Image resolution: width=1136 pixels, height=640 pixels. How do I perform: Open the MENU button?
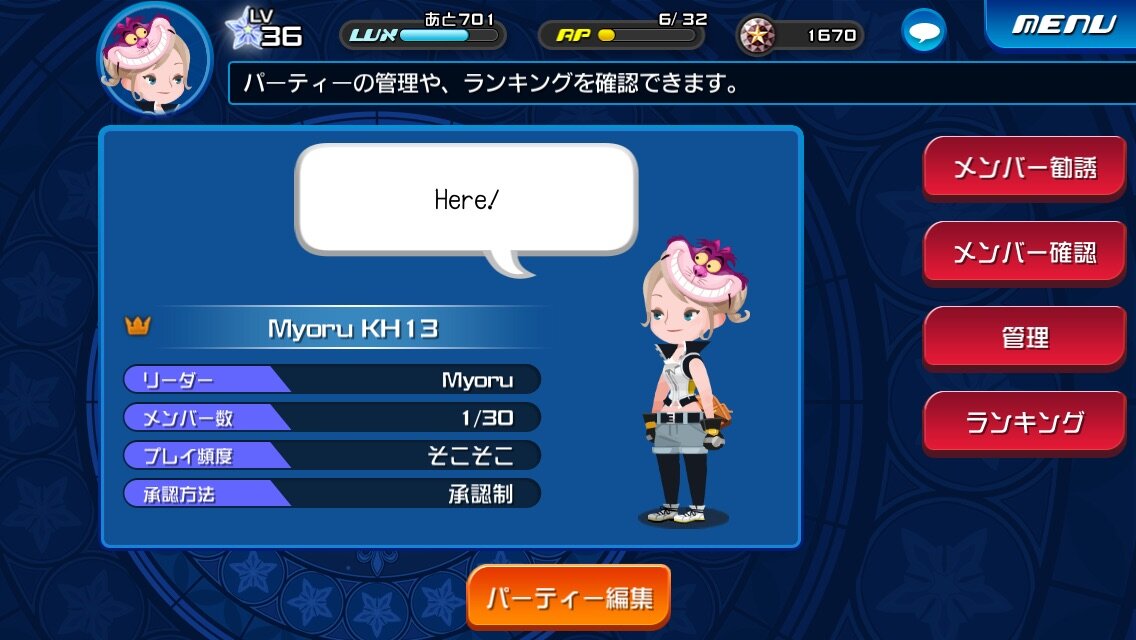[1063, 24]
